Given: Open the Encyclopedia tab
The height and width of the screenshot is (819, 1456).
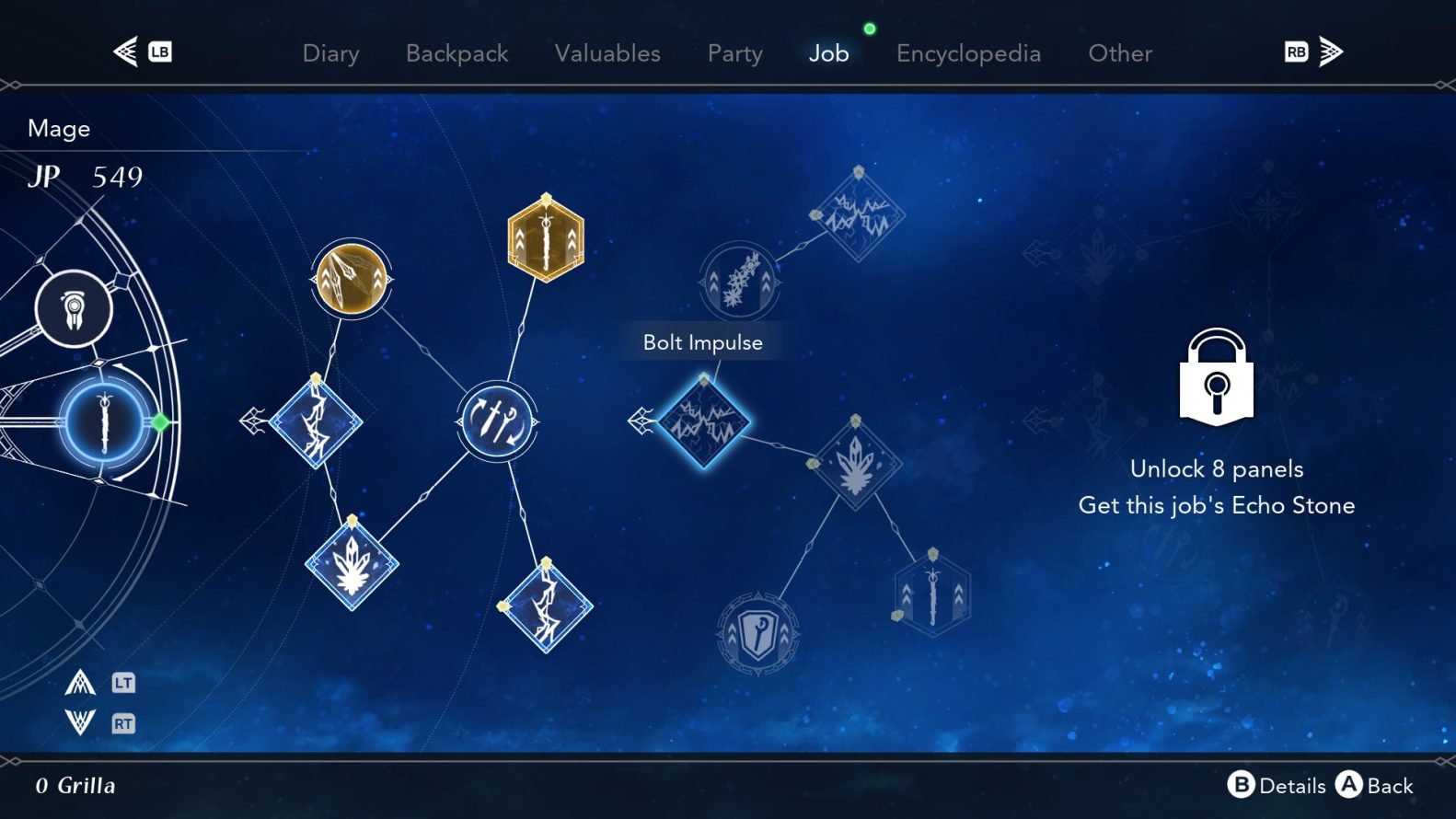Looking at the screenshot, I should pos(968,53).
